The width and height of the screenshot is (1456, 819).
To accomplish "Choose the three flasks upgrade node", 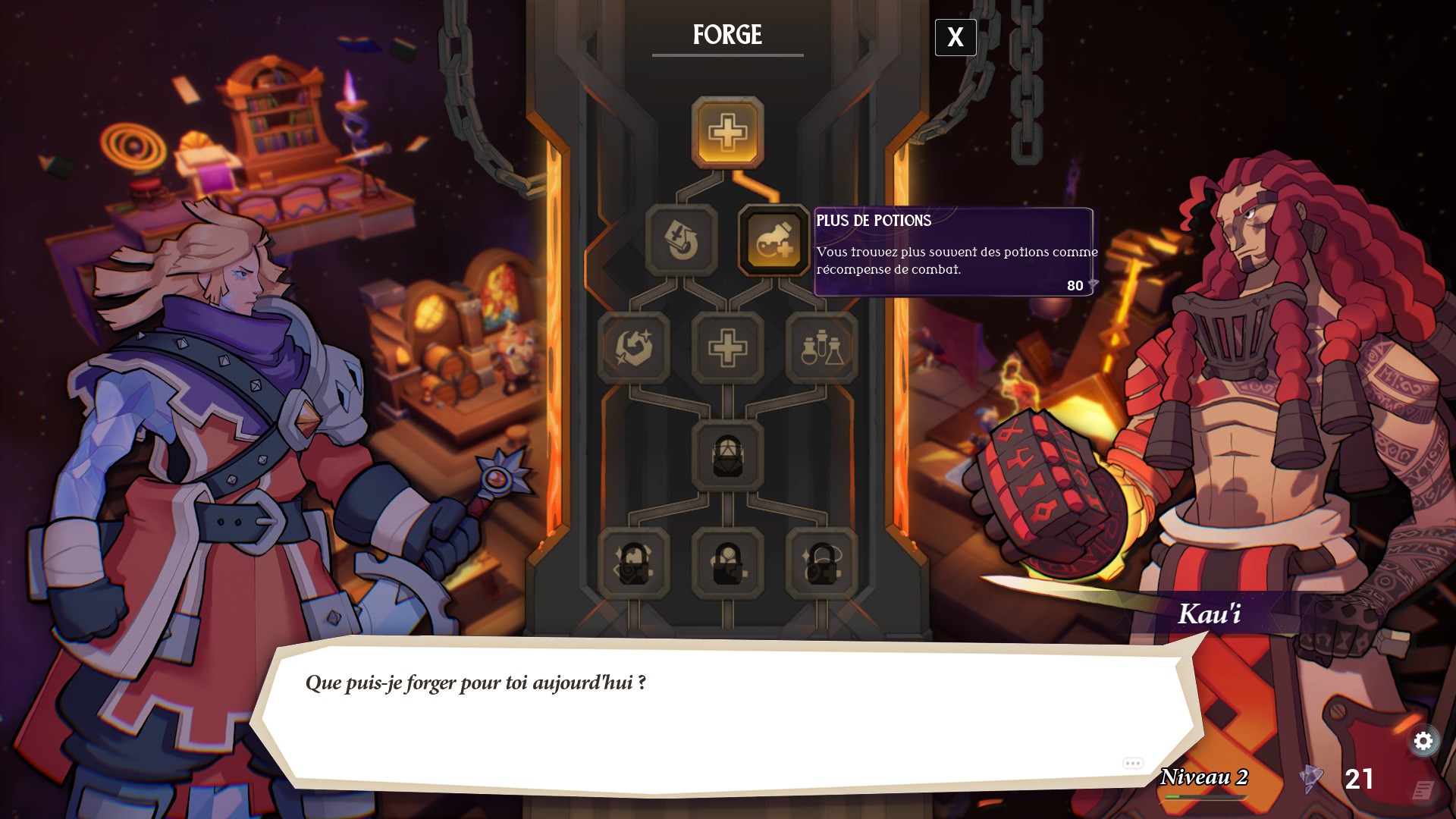I will [821, 348].
